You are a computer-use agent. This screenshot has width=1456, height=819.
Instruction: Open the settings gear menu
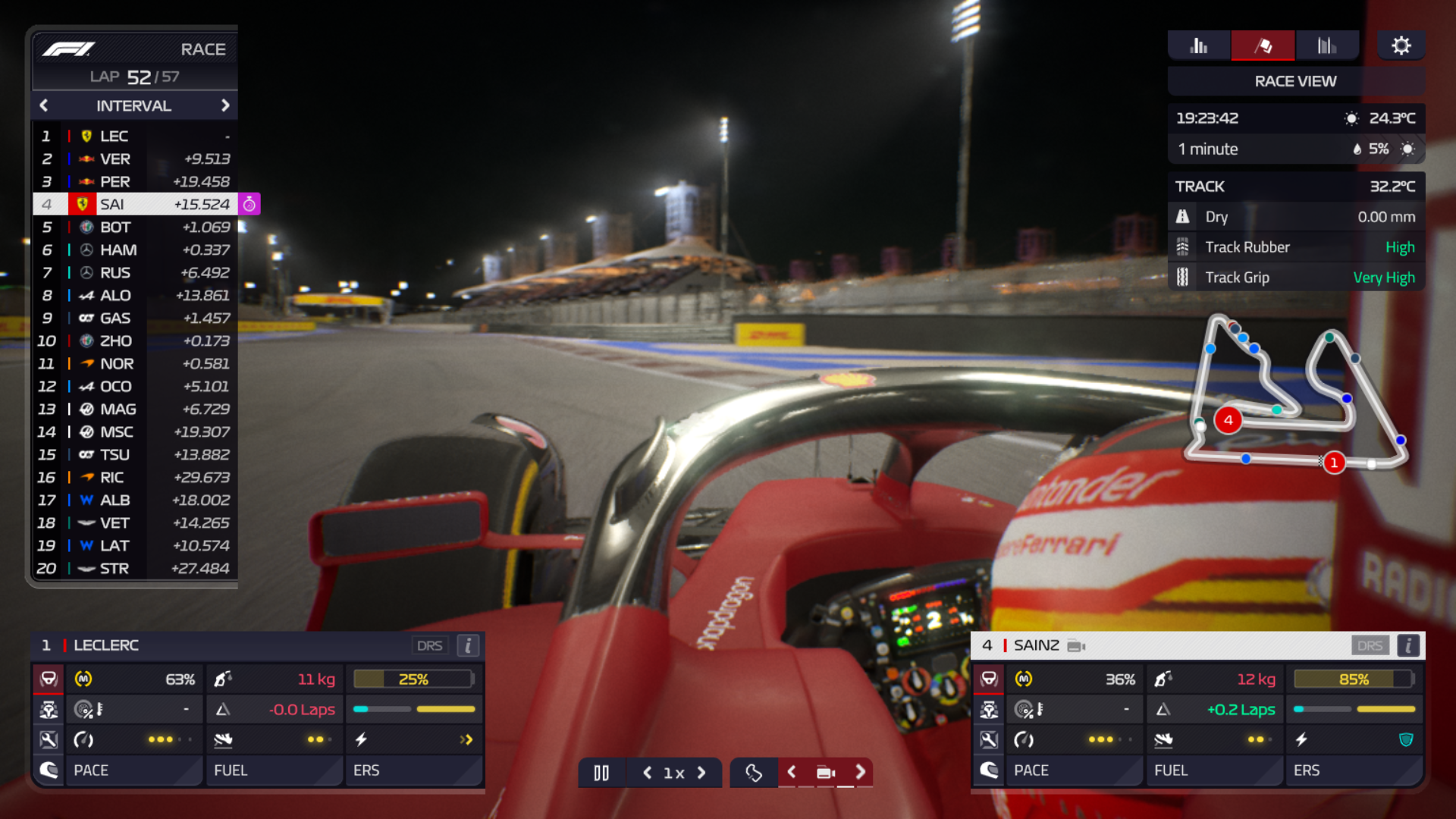coord(1401,46)
